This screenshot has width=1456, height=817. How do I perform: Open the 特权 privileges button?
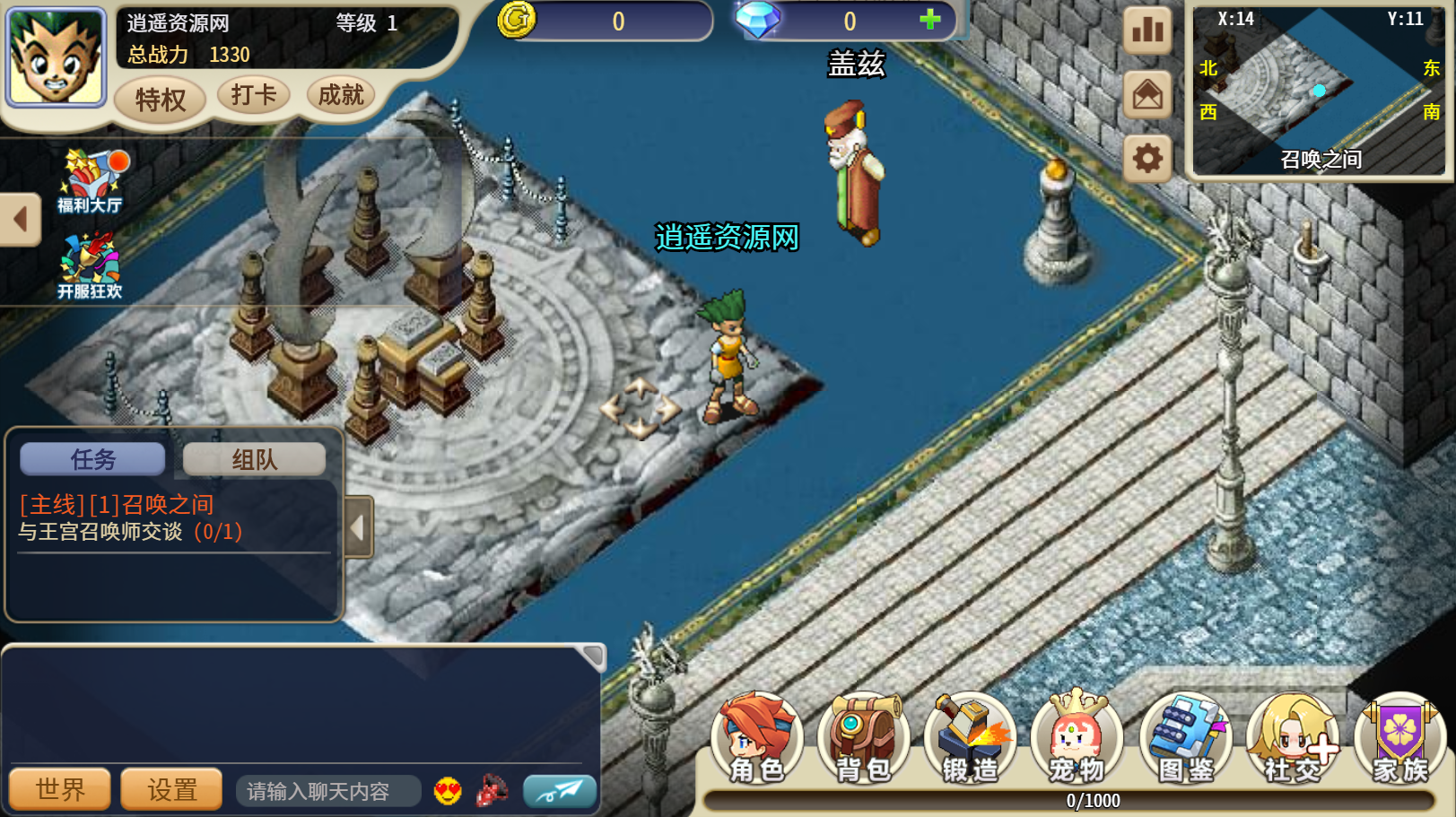click(160, 99)
